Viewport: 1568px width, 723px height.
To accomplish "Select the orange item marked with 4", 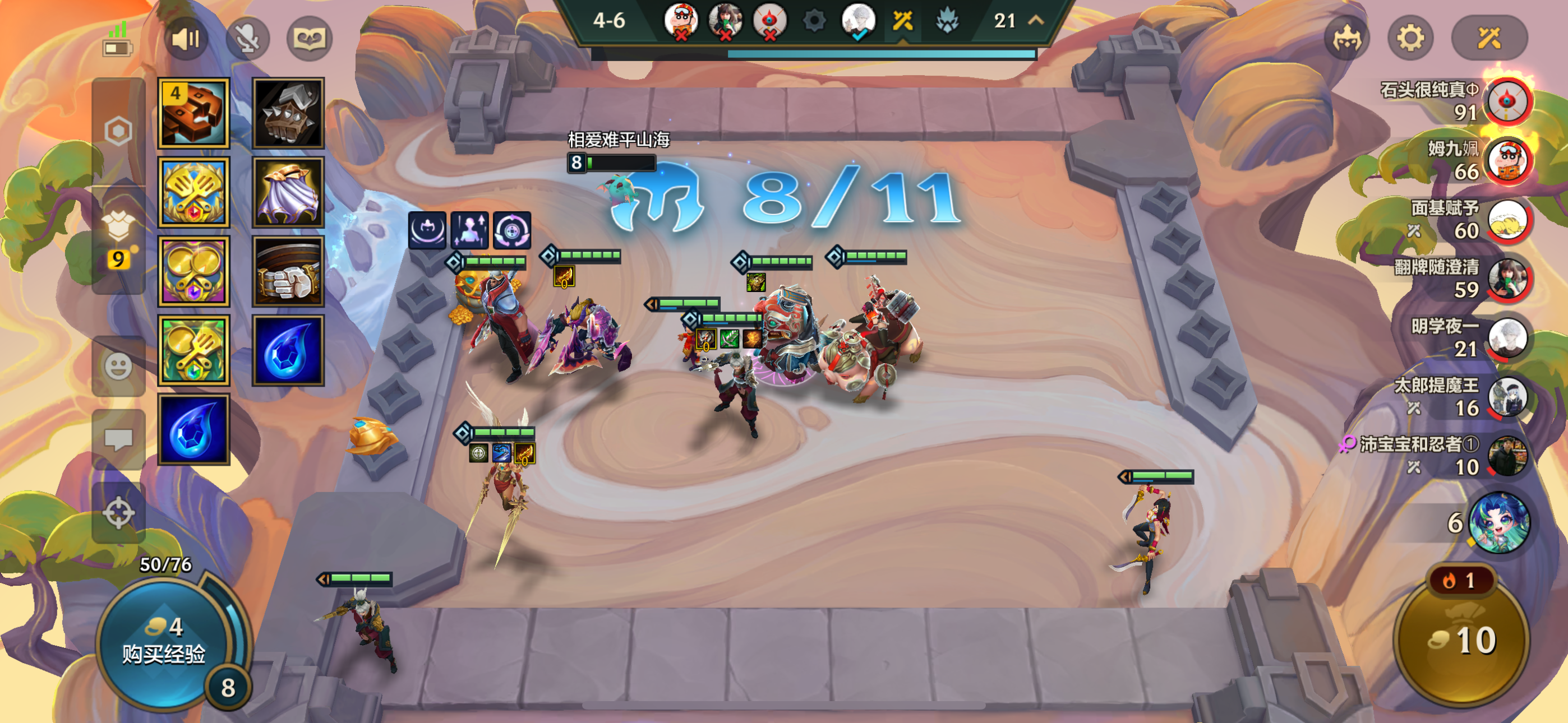I will point(193,113).
